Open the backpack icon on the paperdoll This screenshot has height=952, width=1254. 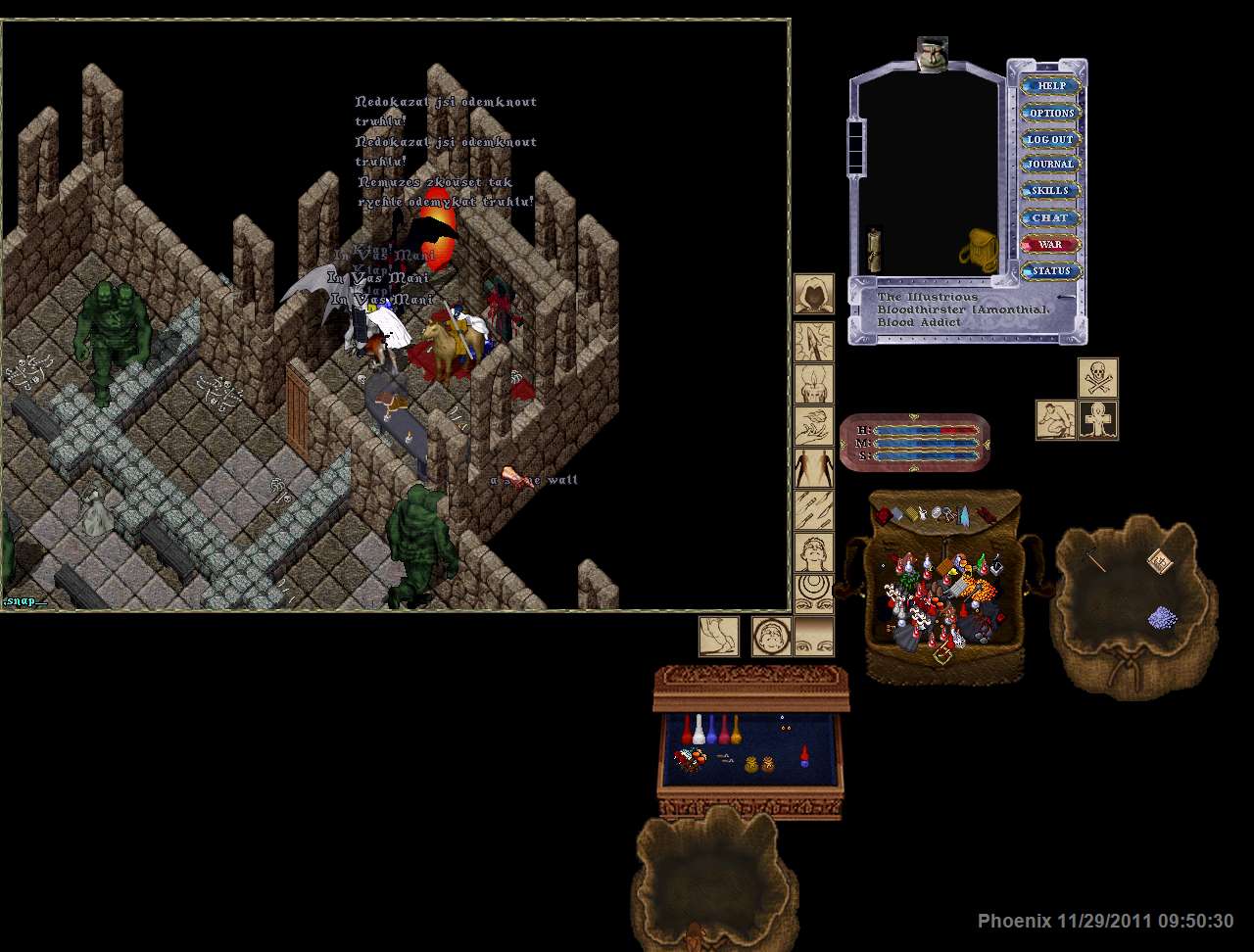(x=979, y=251)
